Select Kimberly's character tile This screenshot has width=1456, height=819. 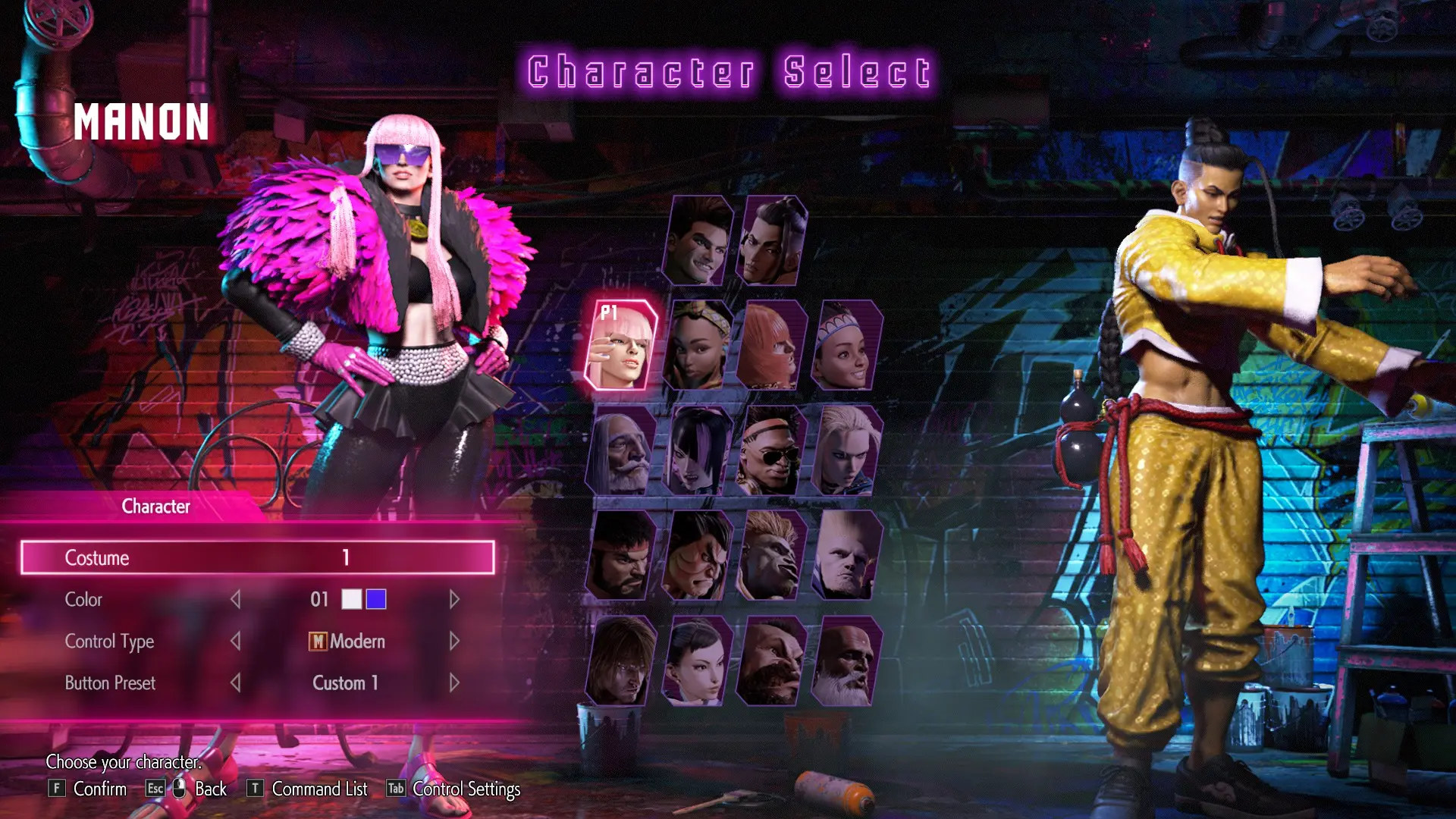coord(698,346)
